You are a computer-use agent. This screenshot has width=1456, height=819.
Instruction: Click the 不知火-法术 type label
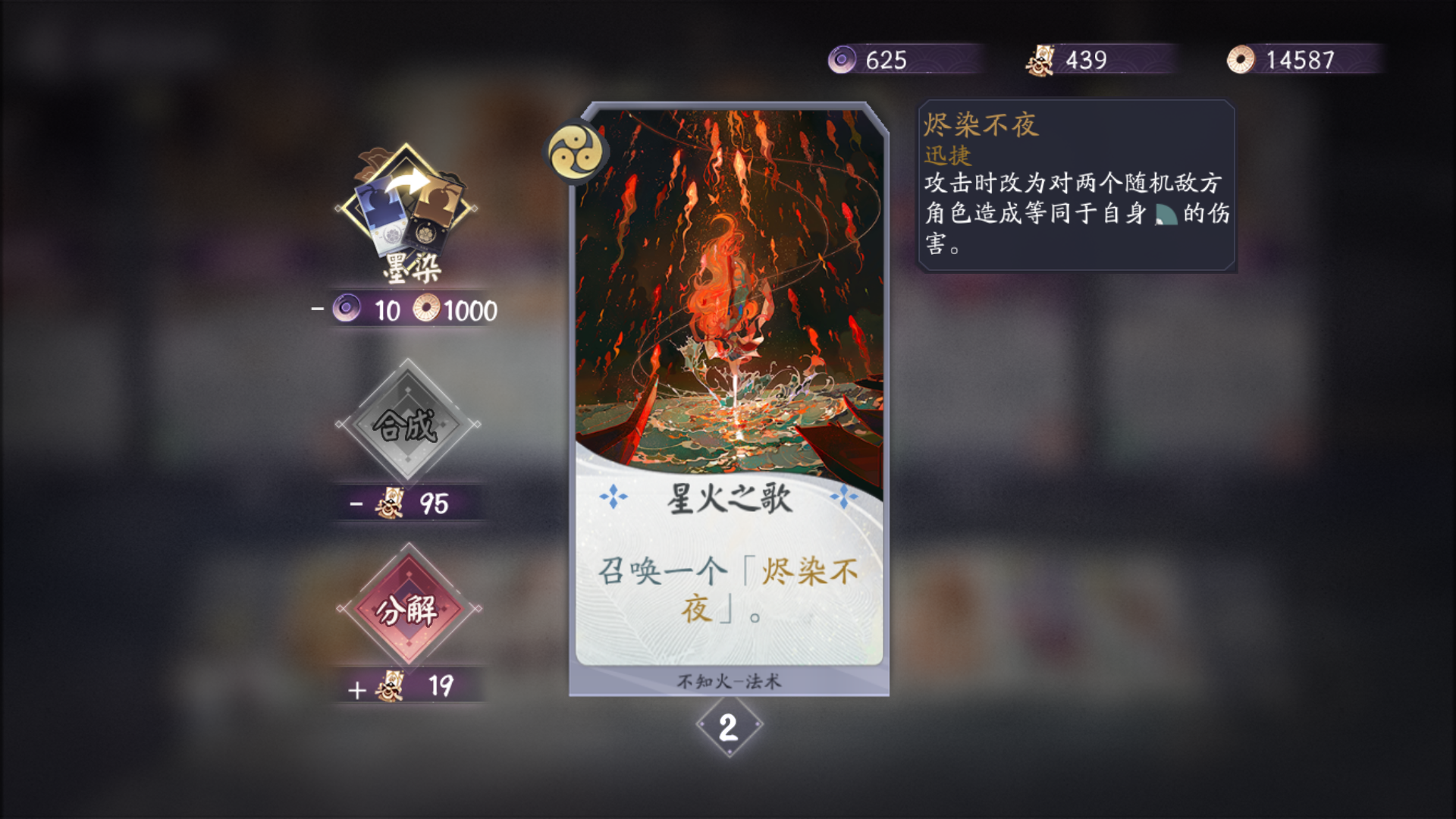tap(730, 681)
